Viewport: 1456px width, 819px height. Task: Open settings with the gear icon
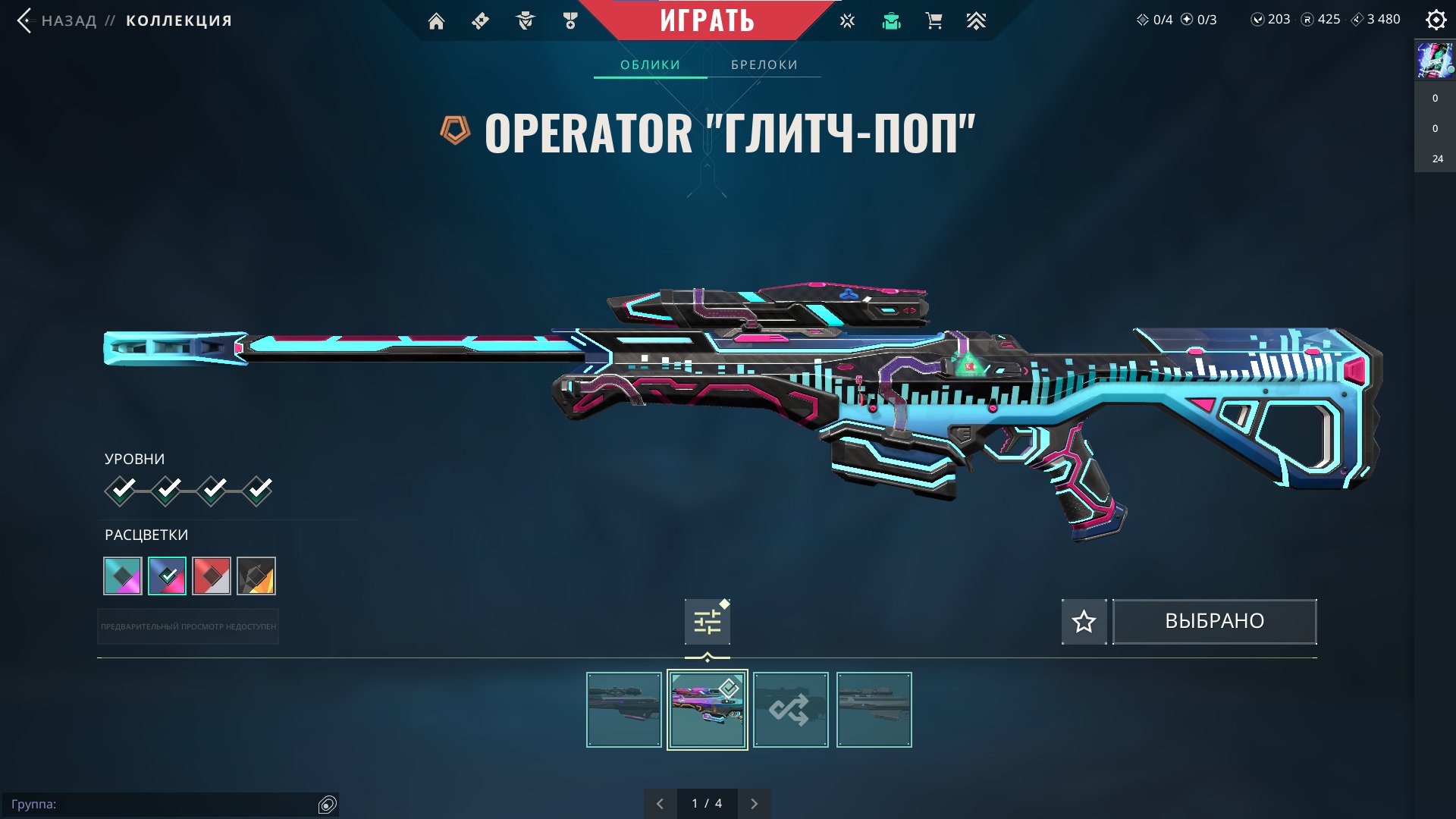click(1436, 20)
